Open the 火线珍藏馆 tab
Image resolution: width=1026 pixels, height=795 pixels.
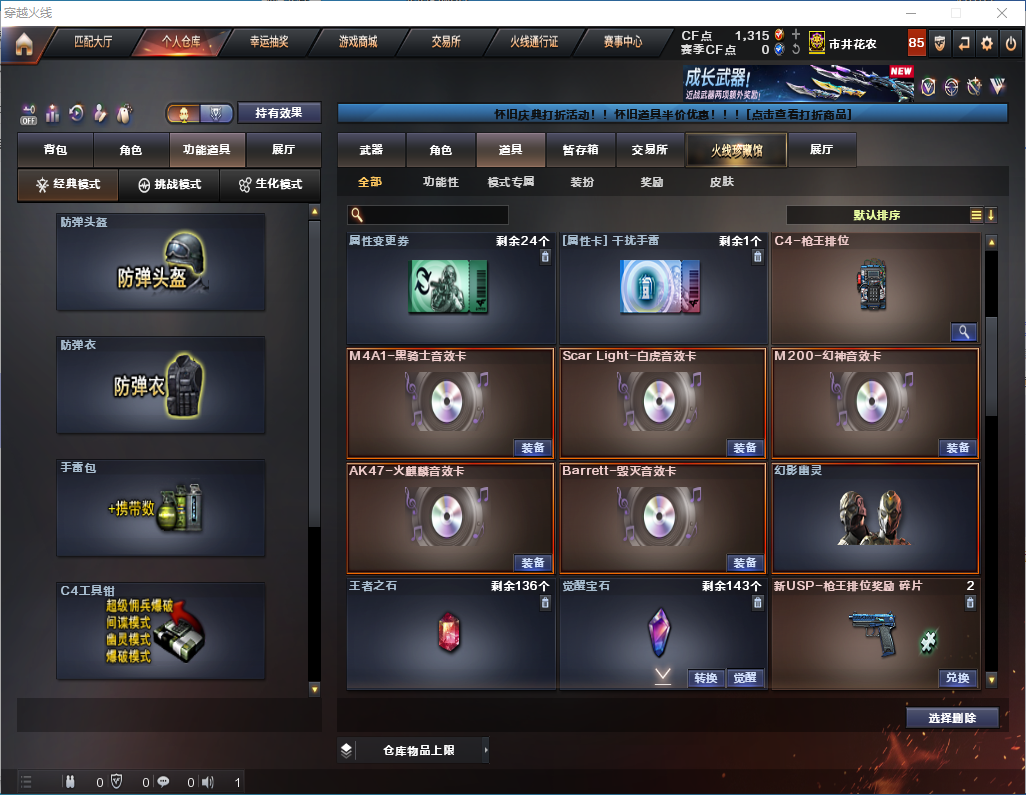coord(736,149)
